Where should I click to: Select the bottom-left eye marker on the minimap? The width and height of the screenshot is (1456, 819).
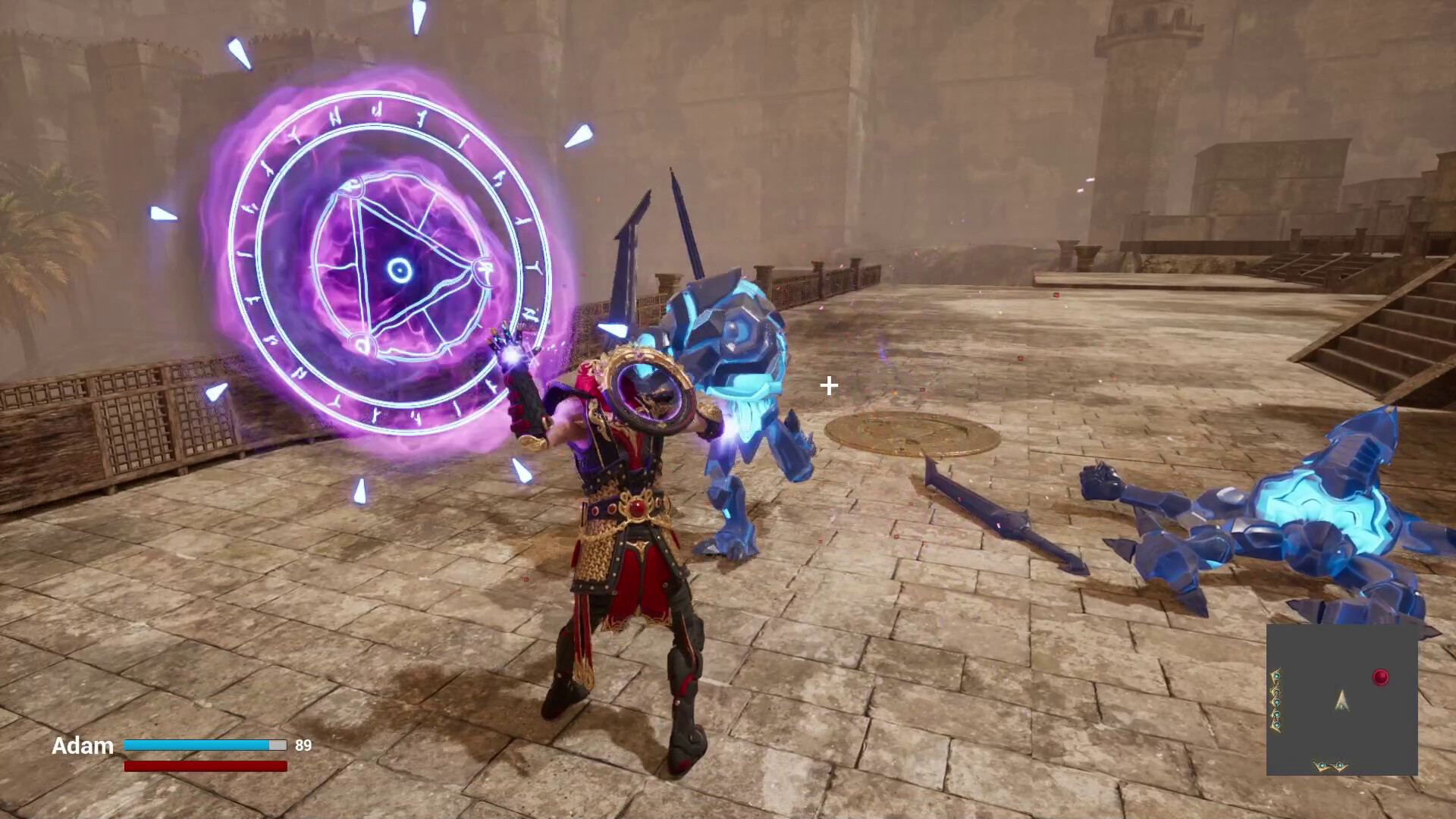[1321, 765]
